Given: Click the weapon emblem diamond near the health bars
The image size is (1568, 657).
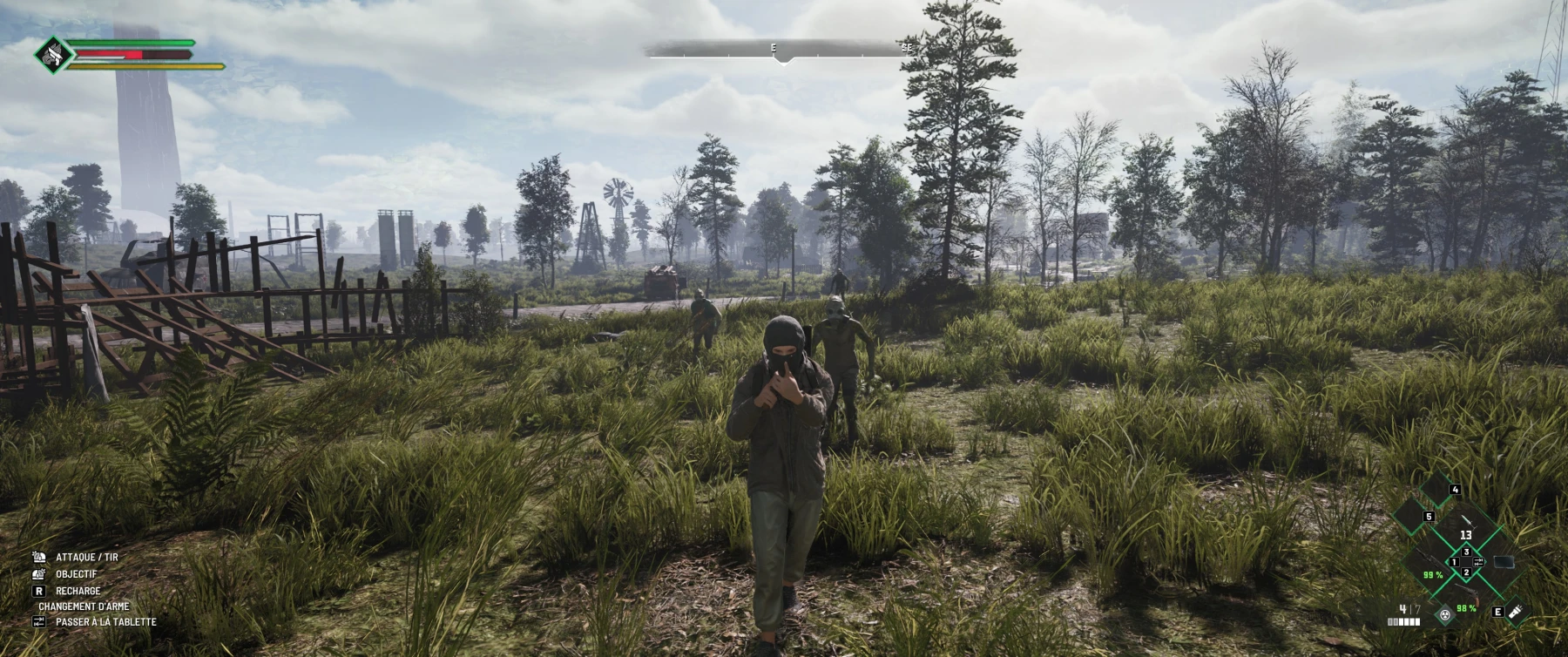Looking at the screenshot, I should click(52, 56).
